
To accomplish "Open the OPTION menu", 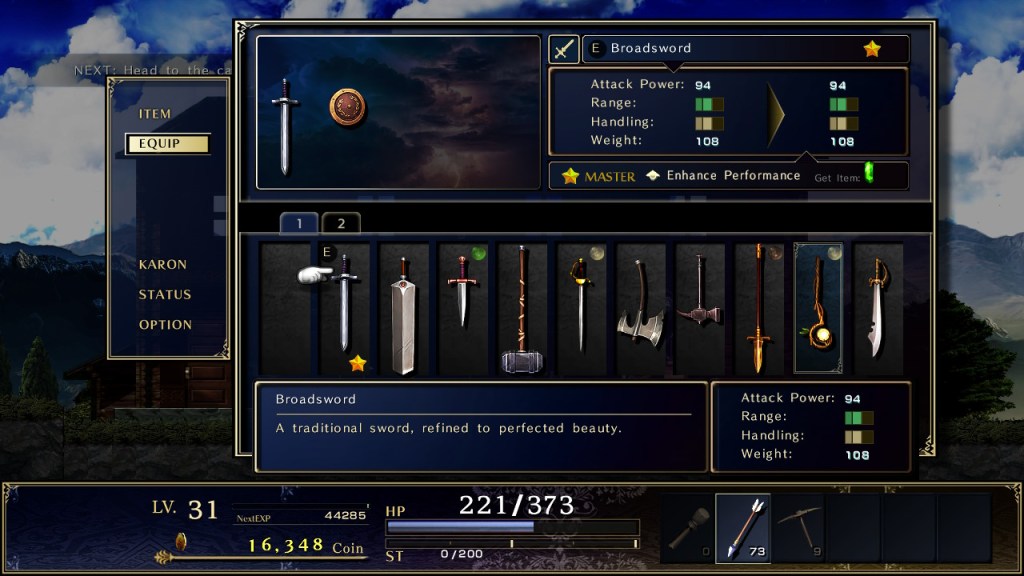I will click(165, 325).
